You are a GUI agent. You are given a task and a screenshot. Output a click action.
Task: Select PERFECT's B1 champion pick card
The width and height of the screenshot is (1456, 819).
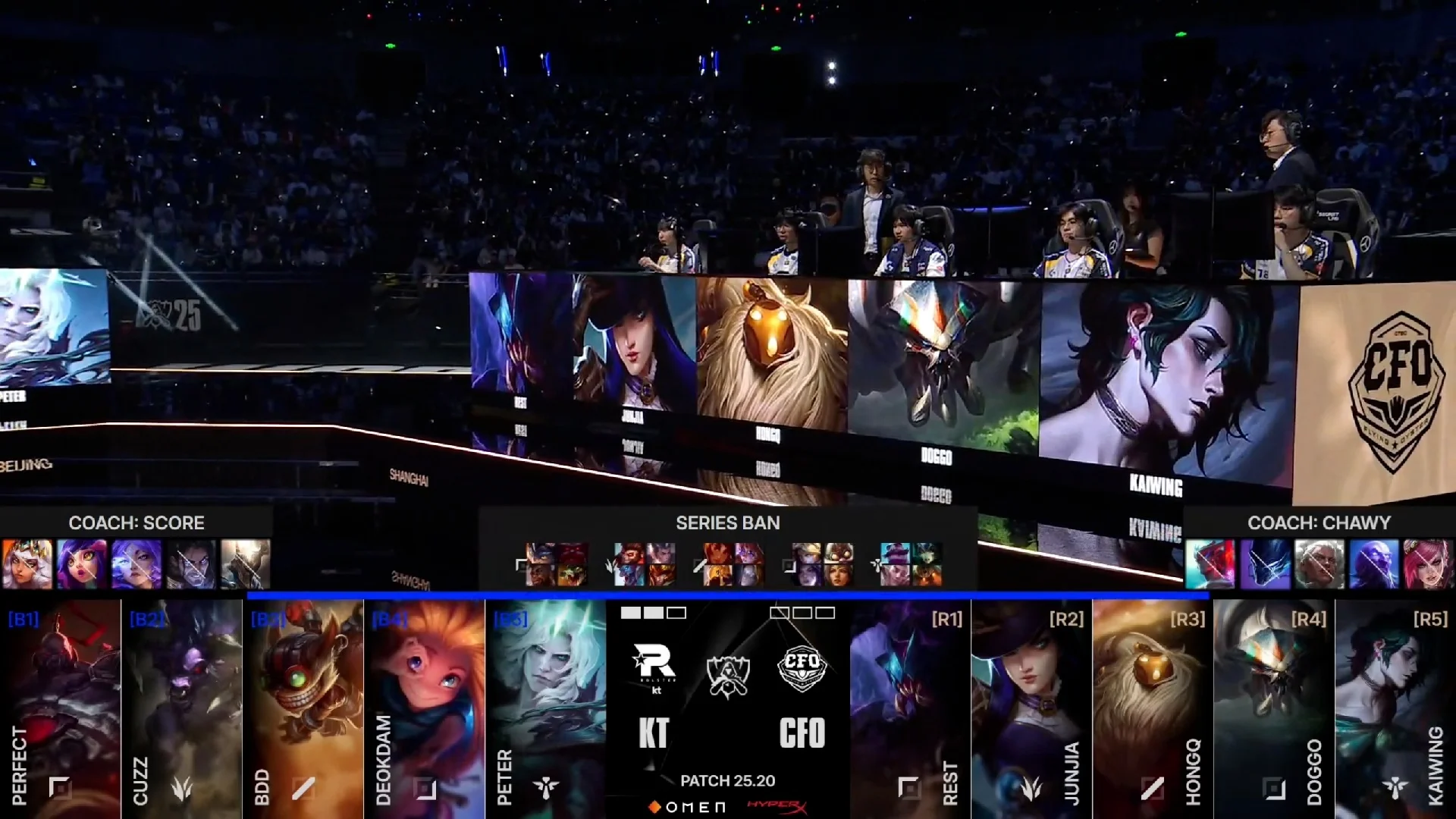61,709
